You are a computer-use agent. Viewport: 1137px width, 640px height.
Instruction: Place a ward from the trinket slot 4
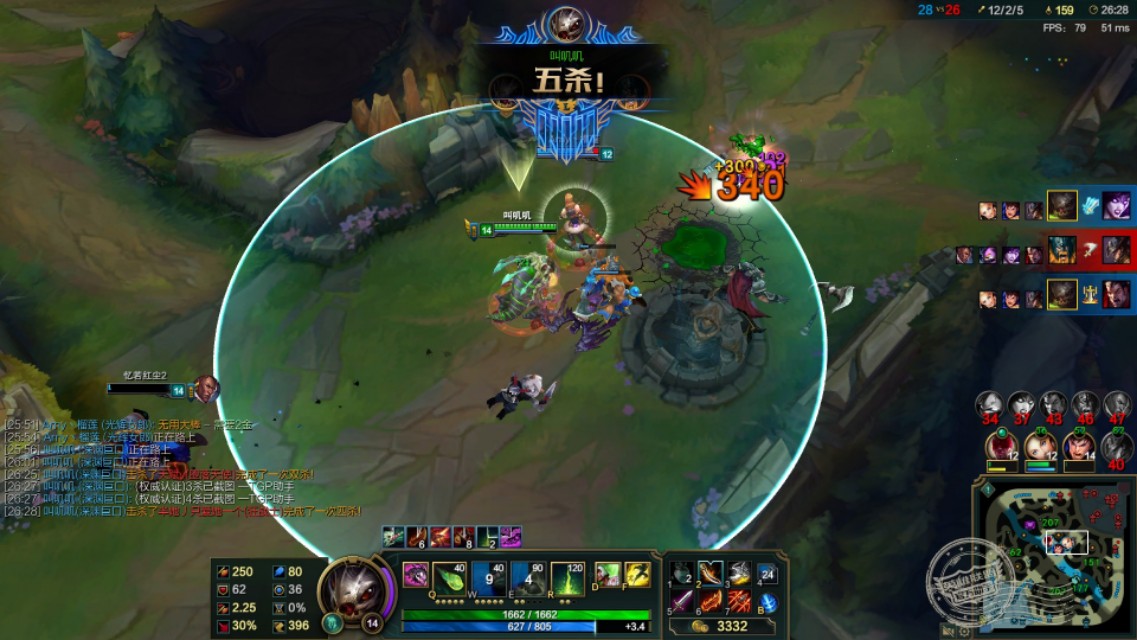coord(768,574)
